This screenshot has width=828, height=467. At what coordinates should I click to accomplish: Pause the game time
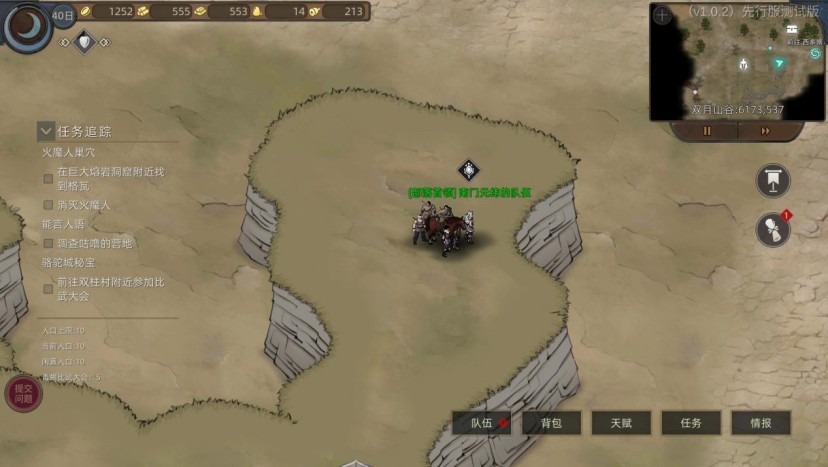tap(707, 131)
